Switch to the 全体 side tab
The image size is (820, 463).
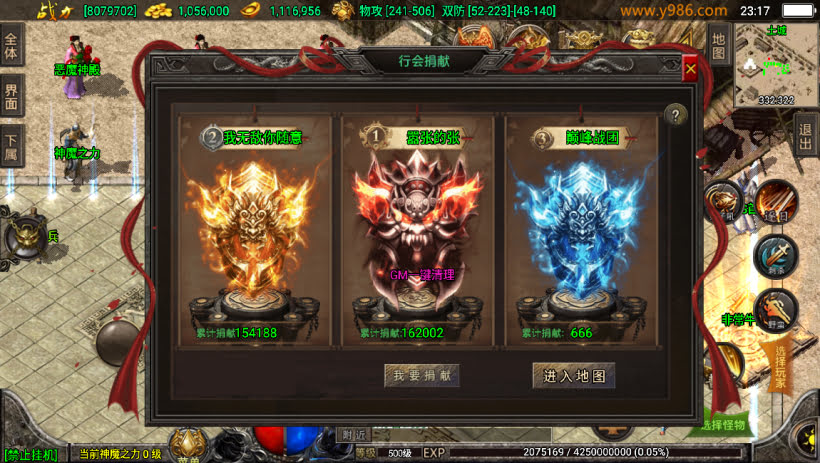point(12,50)
